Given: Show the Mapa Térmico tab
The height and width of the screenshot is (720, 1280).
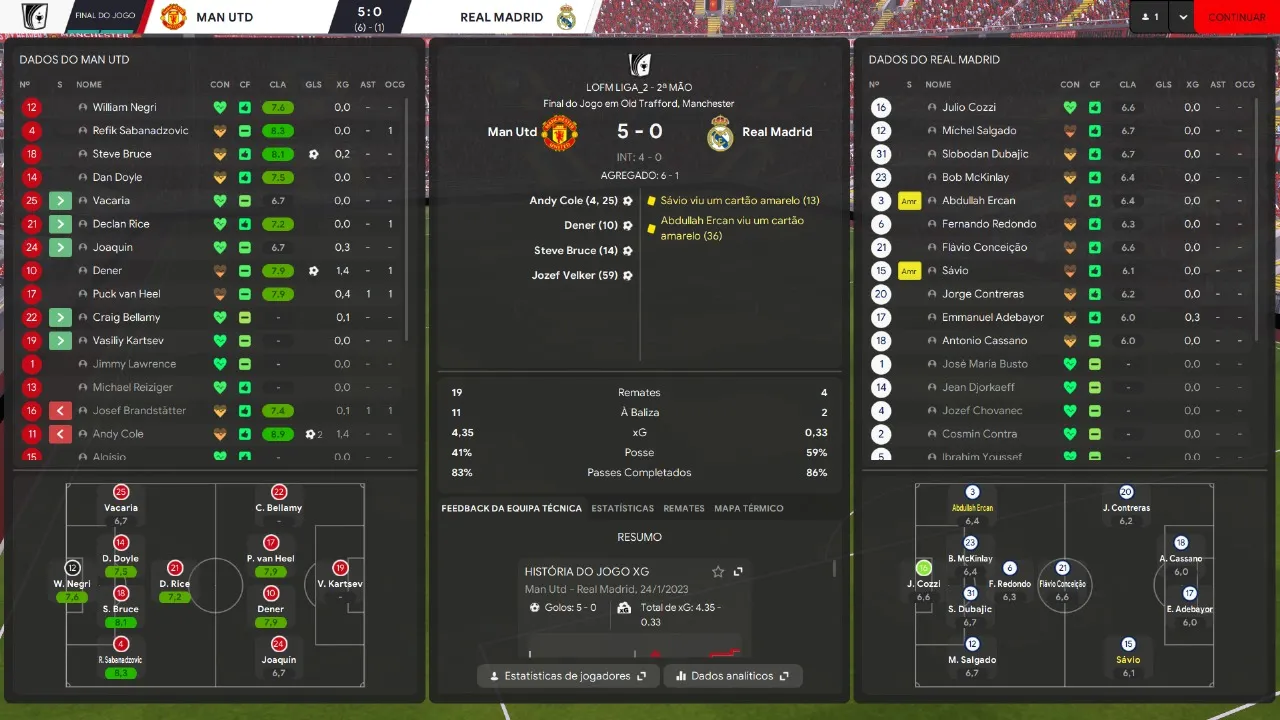Looking at the screenshot, I should [748, 508].
